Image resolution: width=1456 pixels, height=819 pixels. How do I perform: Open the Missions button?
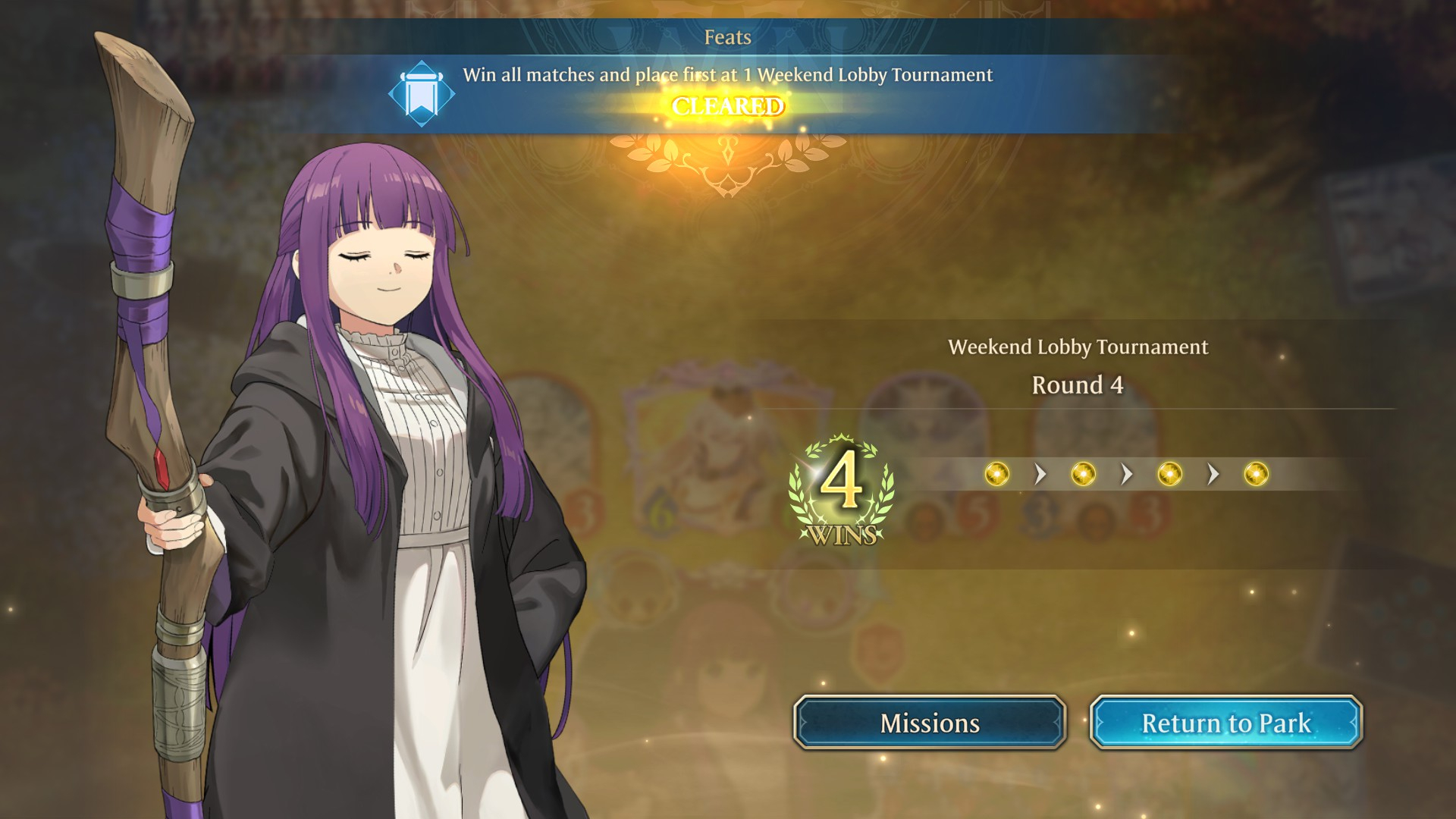coord(930,723)
